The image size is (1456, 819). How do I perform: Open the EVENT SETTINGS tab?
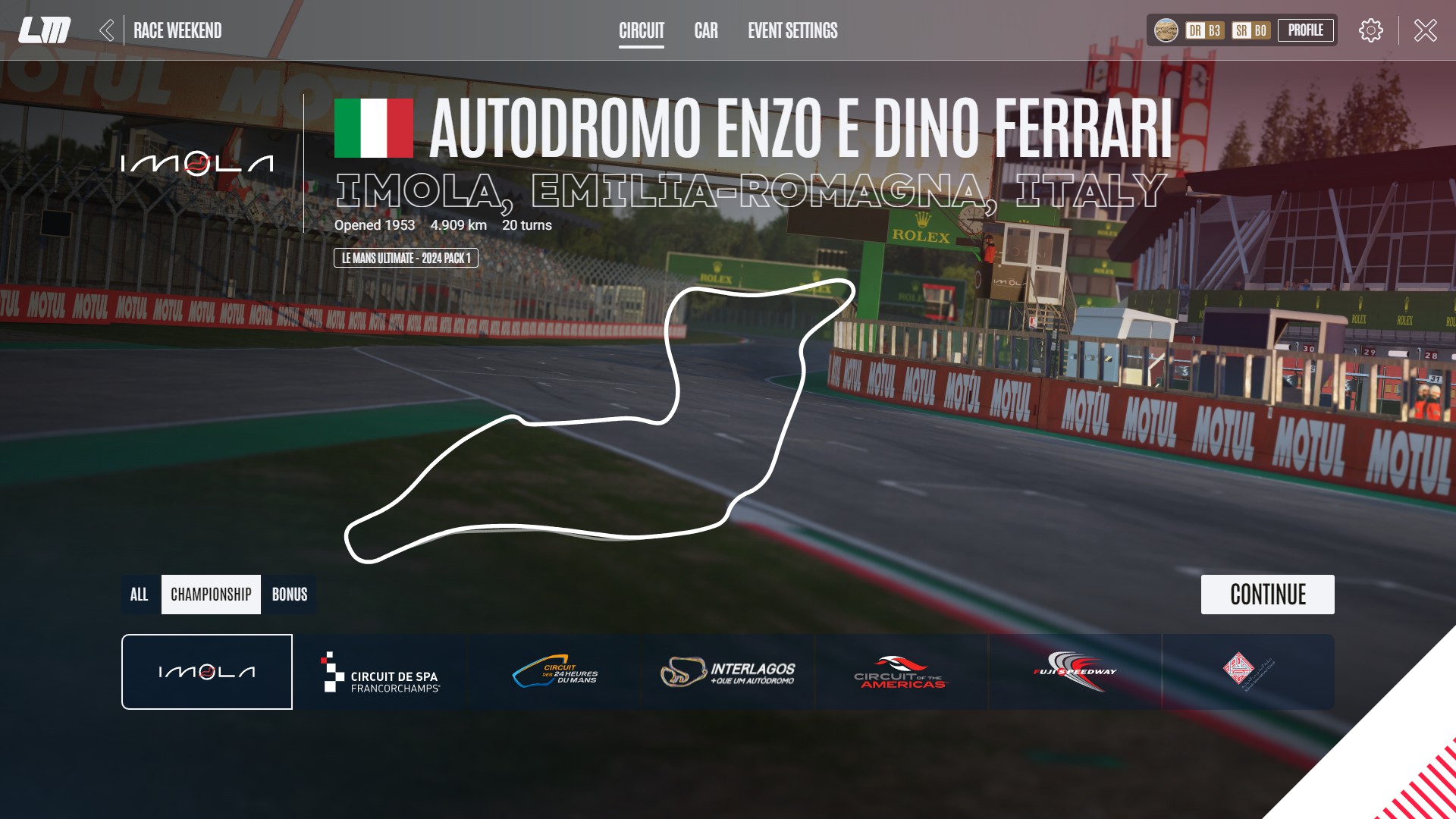(x=792, y=31)
